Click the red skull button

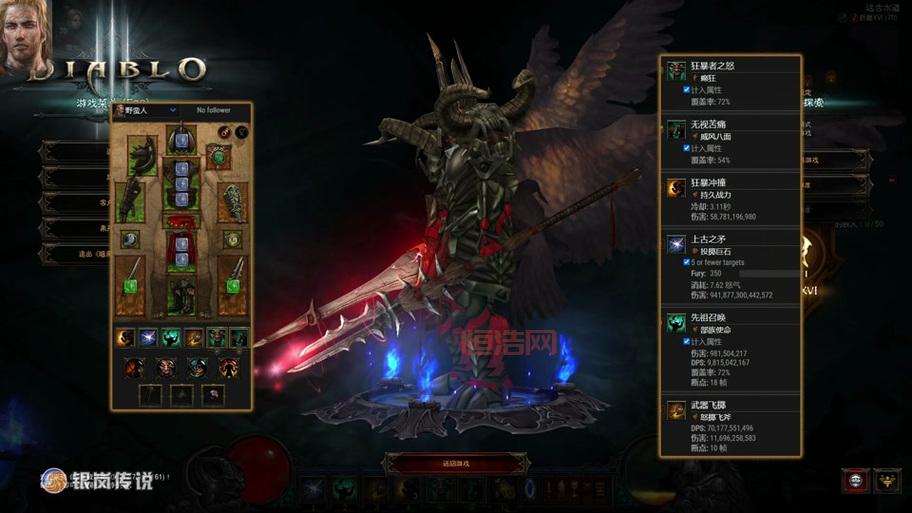(855, 480)
